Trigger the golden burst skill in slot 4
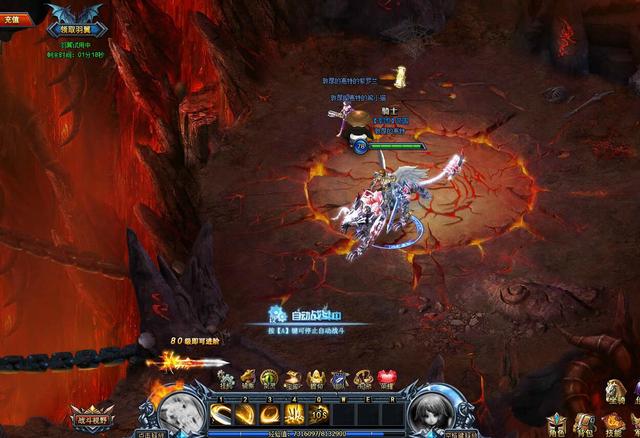This screenshot has height=438, width=640. pyautogui.click(x=294, y=413)
